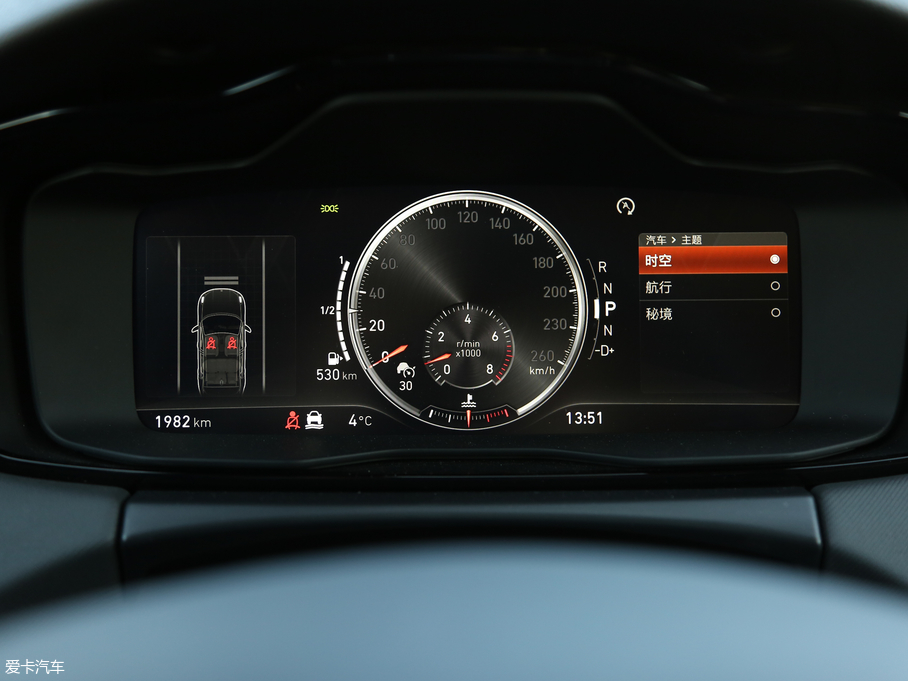Click the red seatbelt warning icon
This screenshot has height=681, width=908.
pos(292,420)
